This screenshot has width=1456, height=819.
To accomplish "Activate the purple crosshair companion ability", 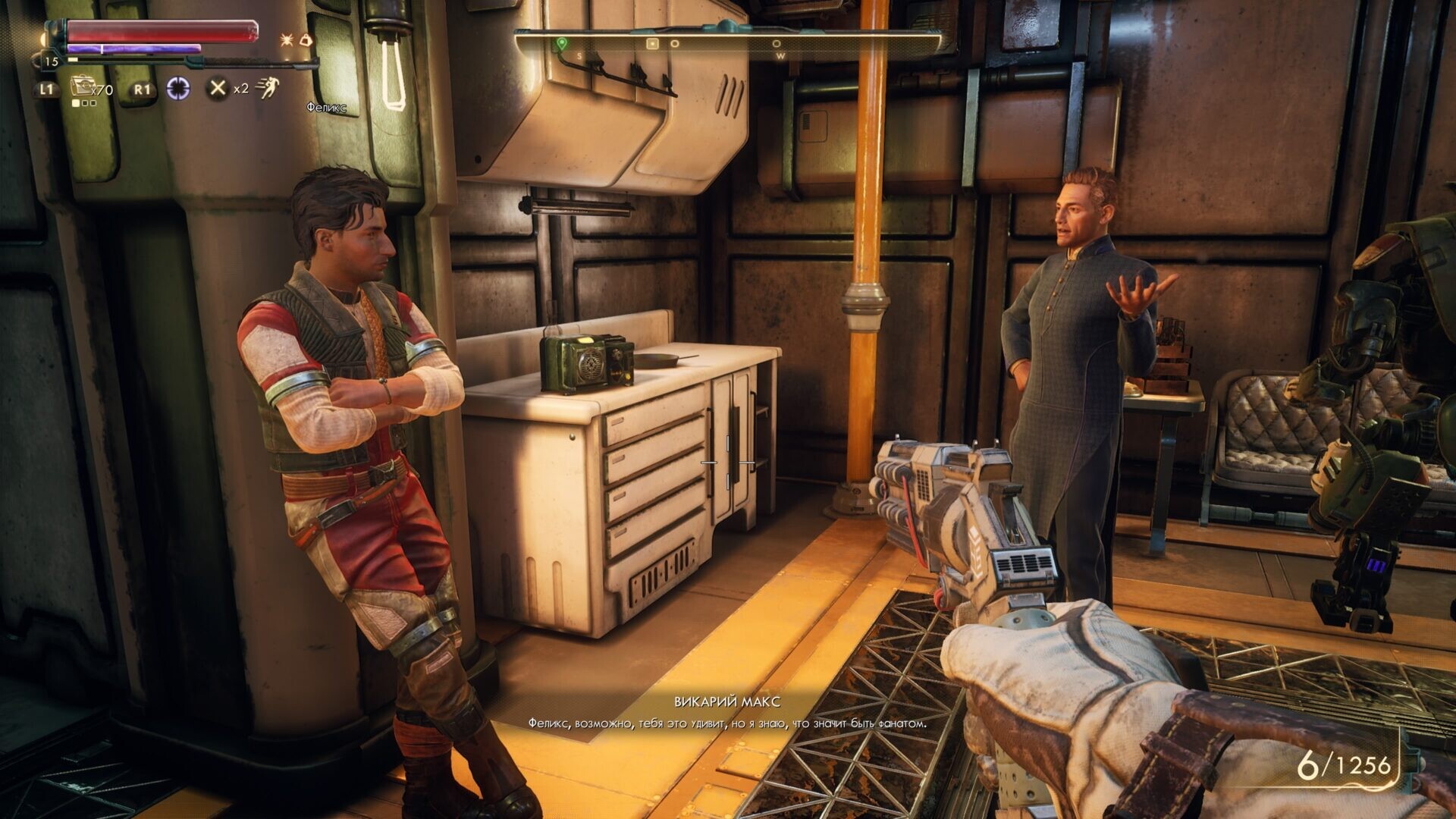I will click(179, 89).
